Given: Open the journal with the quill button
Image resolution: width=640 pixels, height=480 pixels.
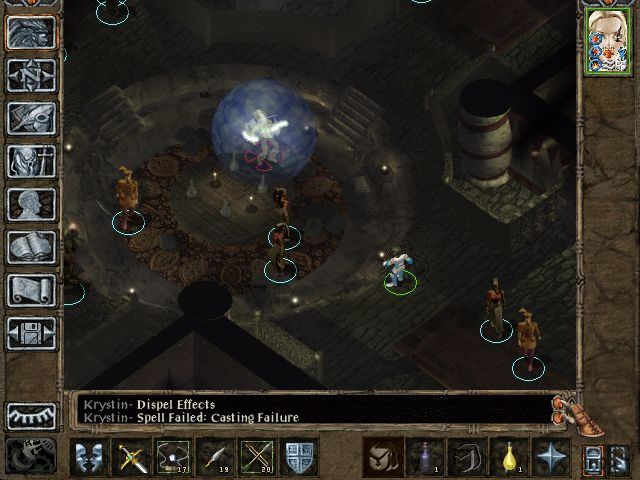Looking at the screenshot, I should tap(31, 118).
